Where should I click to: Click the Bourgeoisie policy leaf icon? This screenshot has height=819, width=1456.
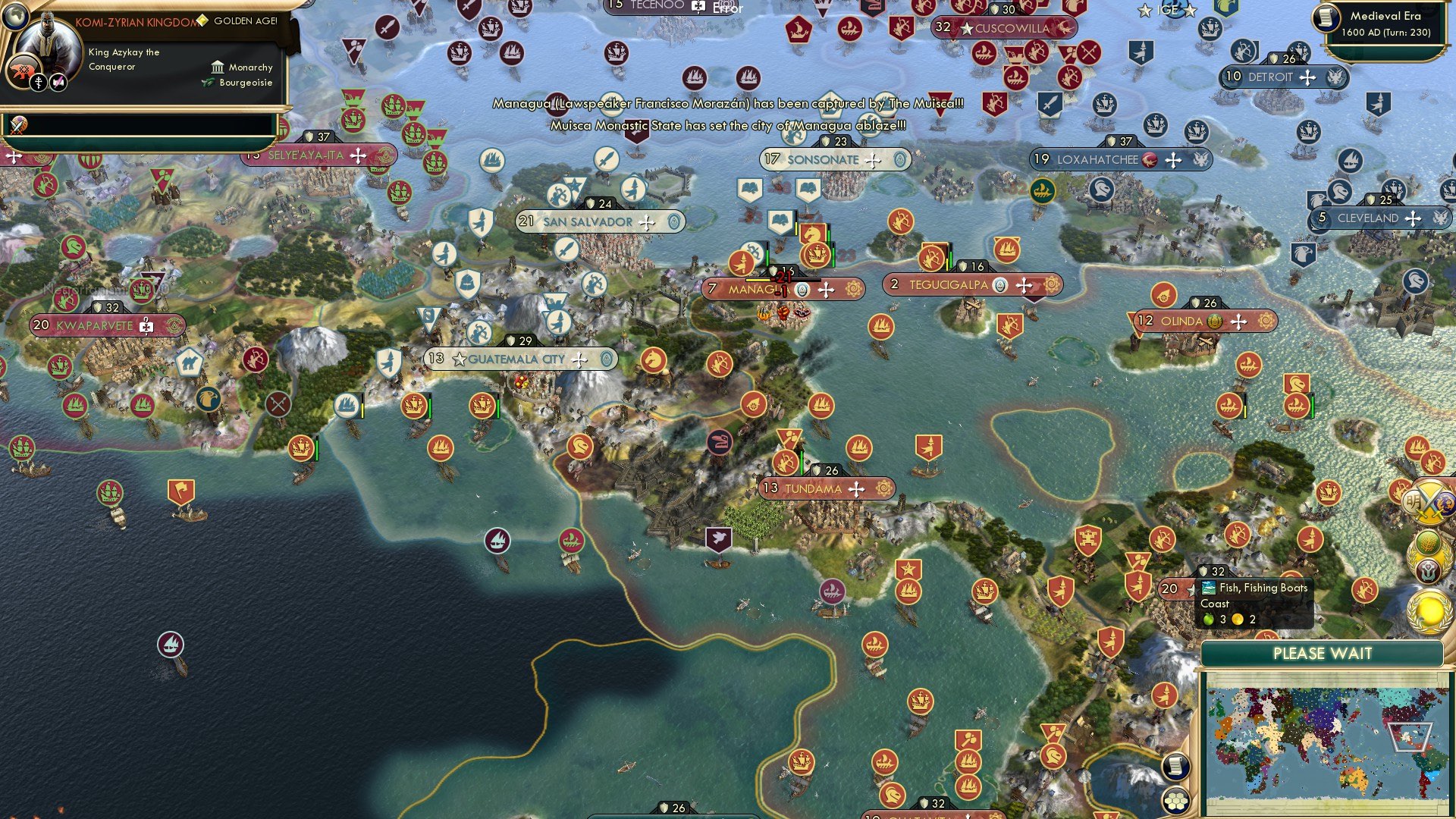coord(207,82)
